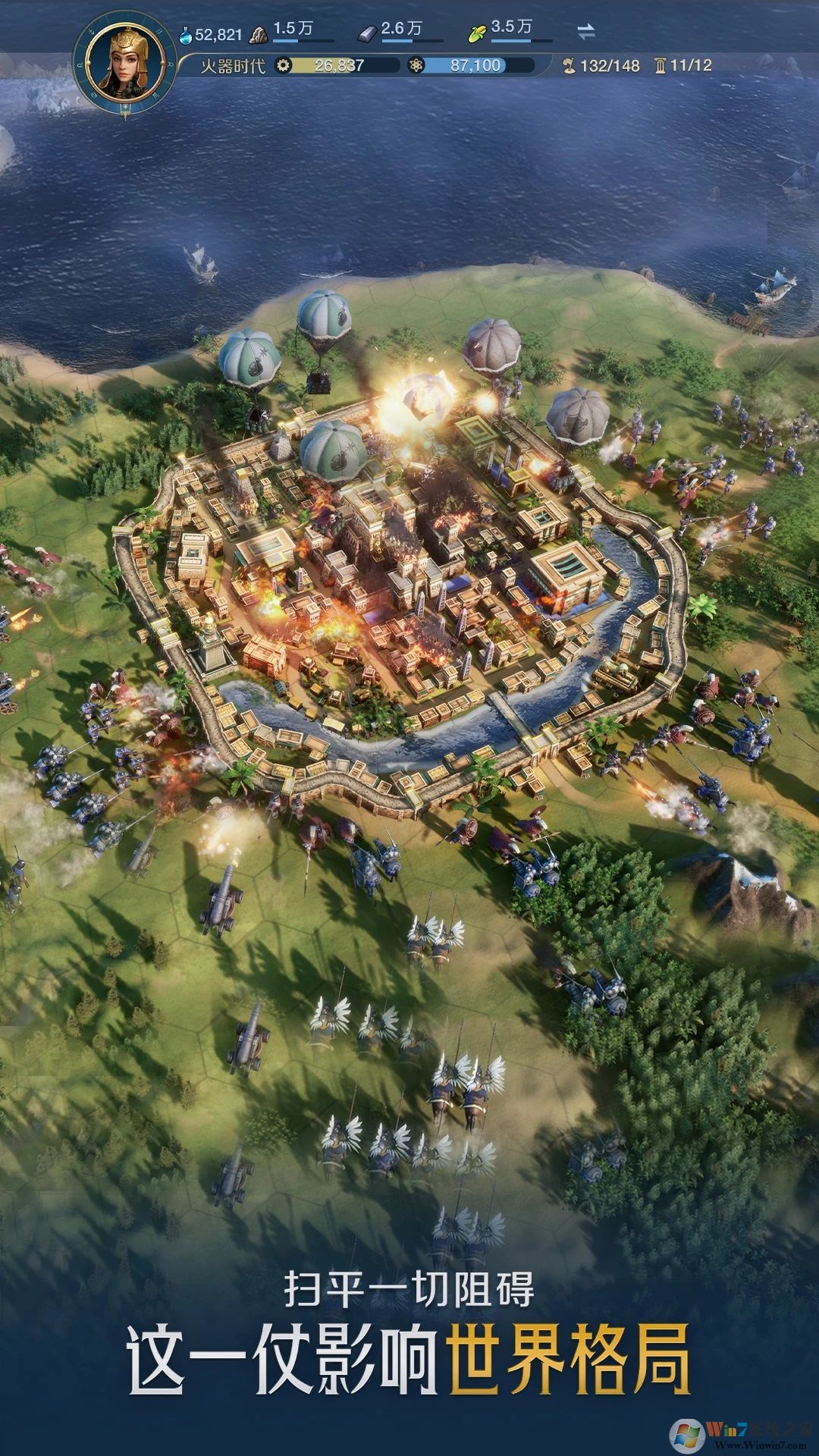The height and width of the screenshot is (1456, 819).
Task: Tap the blue potion resource icon
Action: (186, 34)
